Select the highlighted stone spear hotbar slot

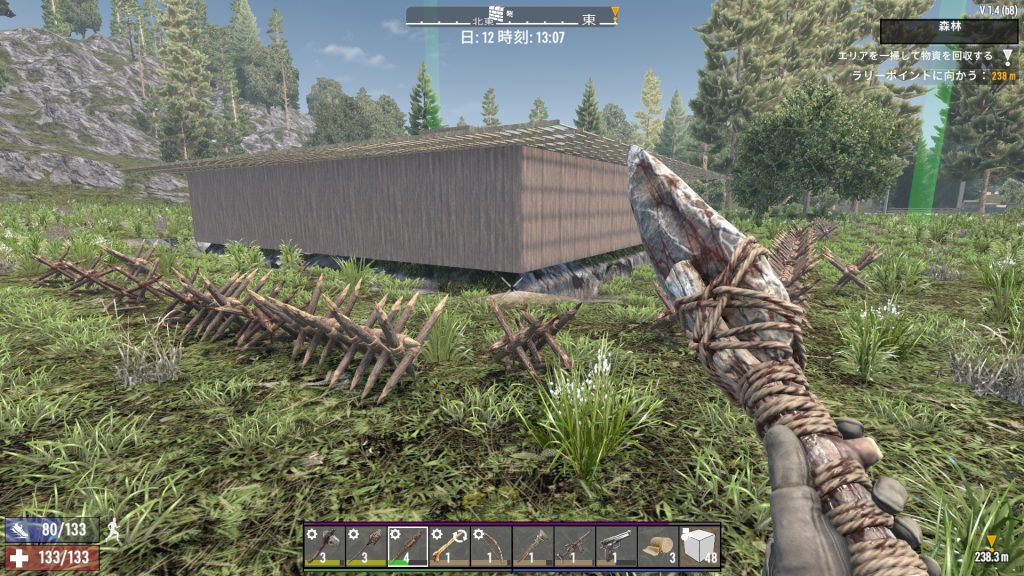407,547
